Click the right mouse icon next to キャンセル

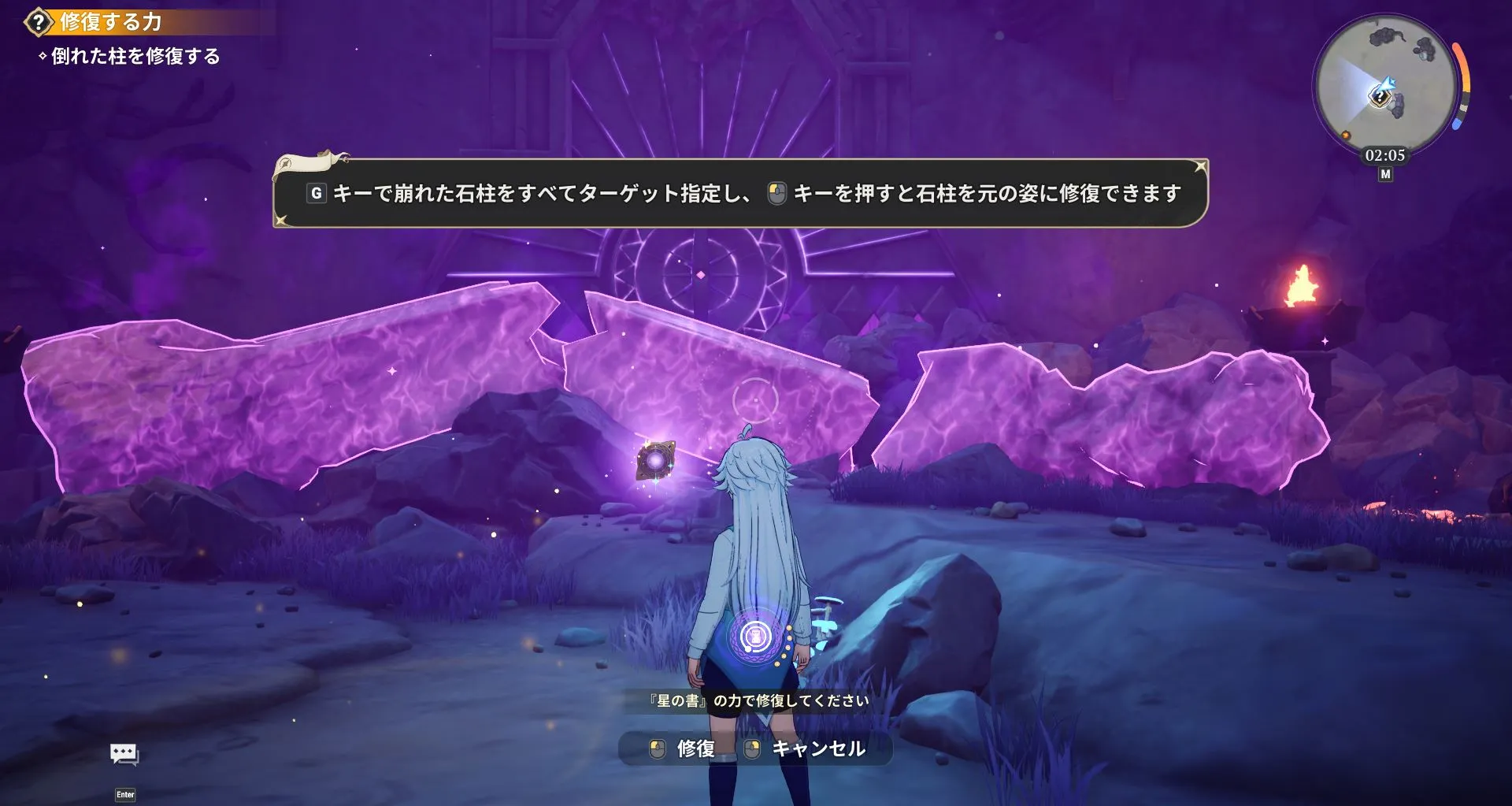coord(751,748)
